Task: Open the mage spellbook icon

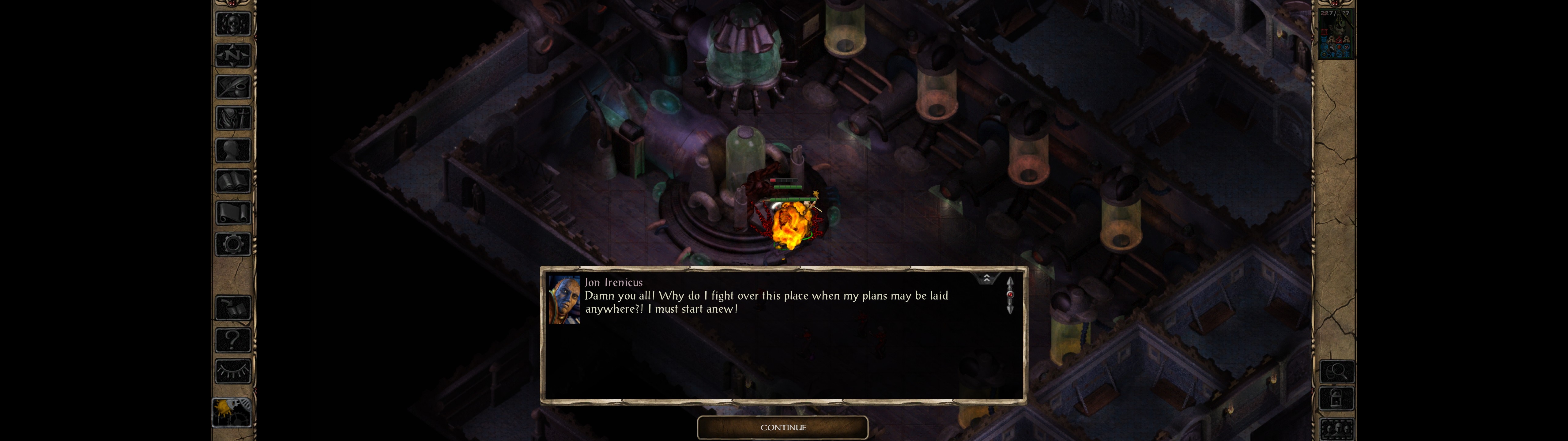Action: (233, 182)
